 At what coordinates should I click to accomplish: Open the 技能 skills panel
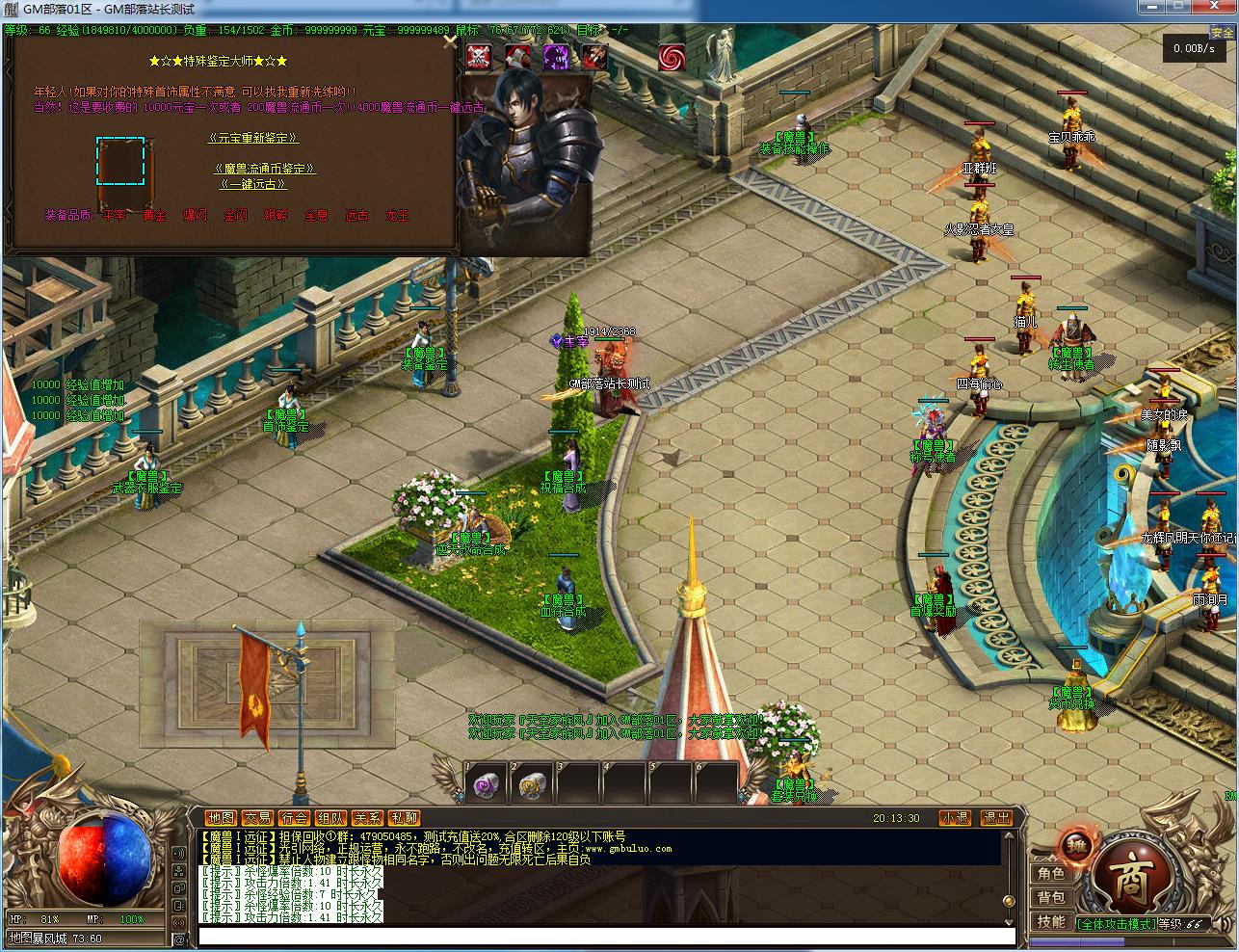(x=1050, y=921)
